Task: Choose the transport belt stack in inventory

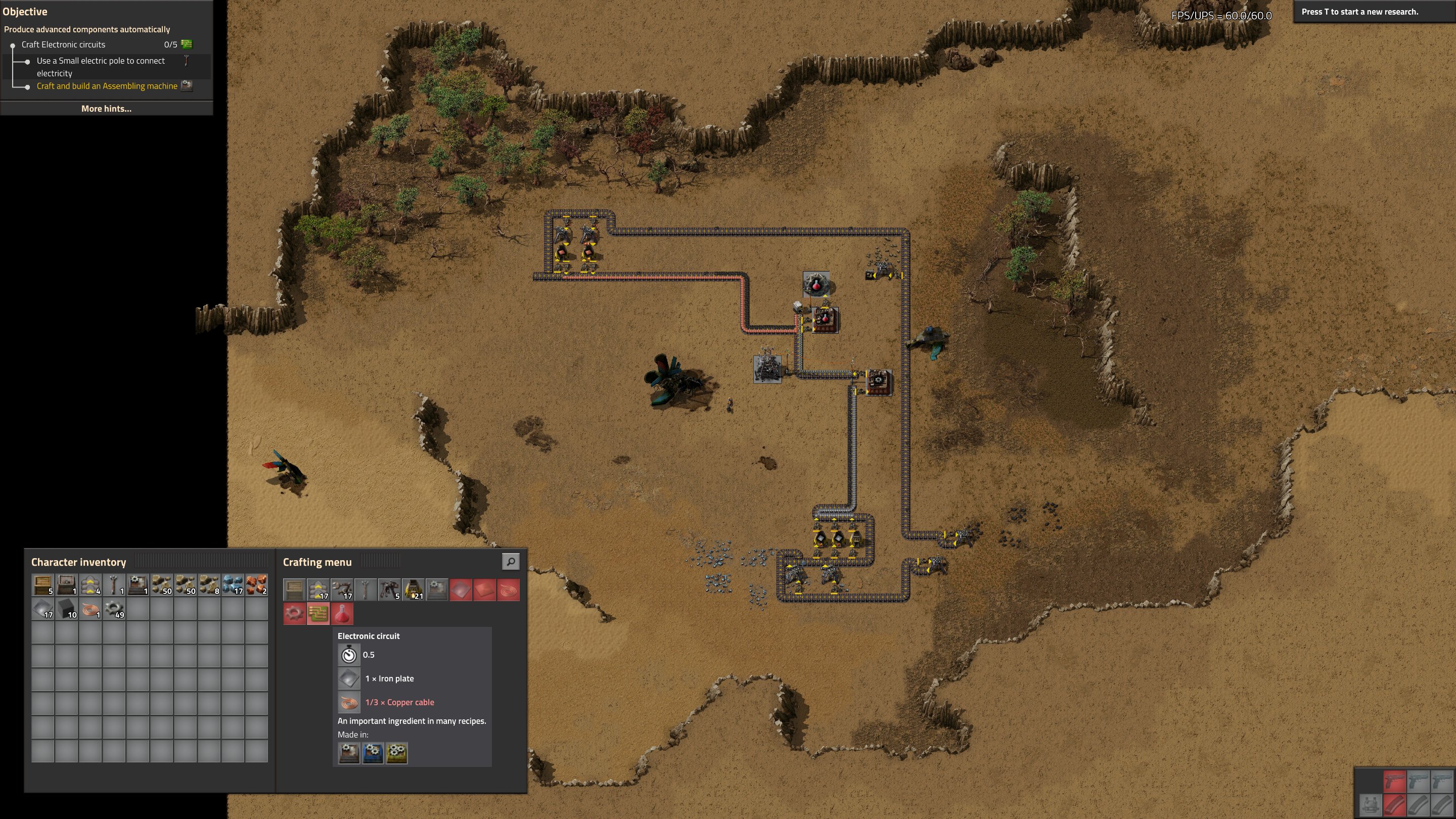Action: (90, 585)
